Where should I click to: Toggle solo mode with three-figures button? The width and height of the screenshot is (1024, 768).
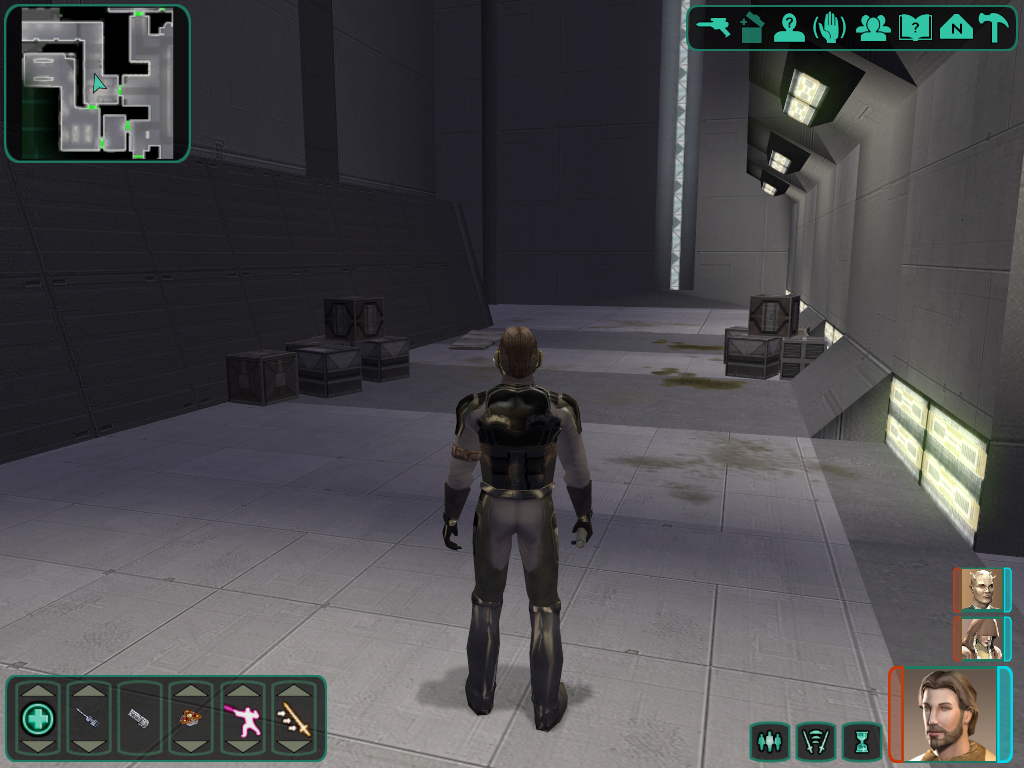(768, 741)
